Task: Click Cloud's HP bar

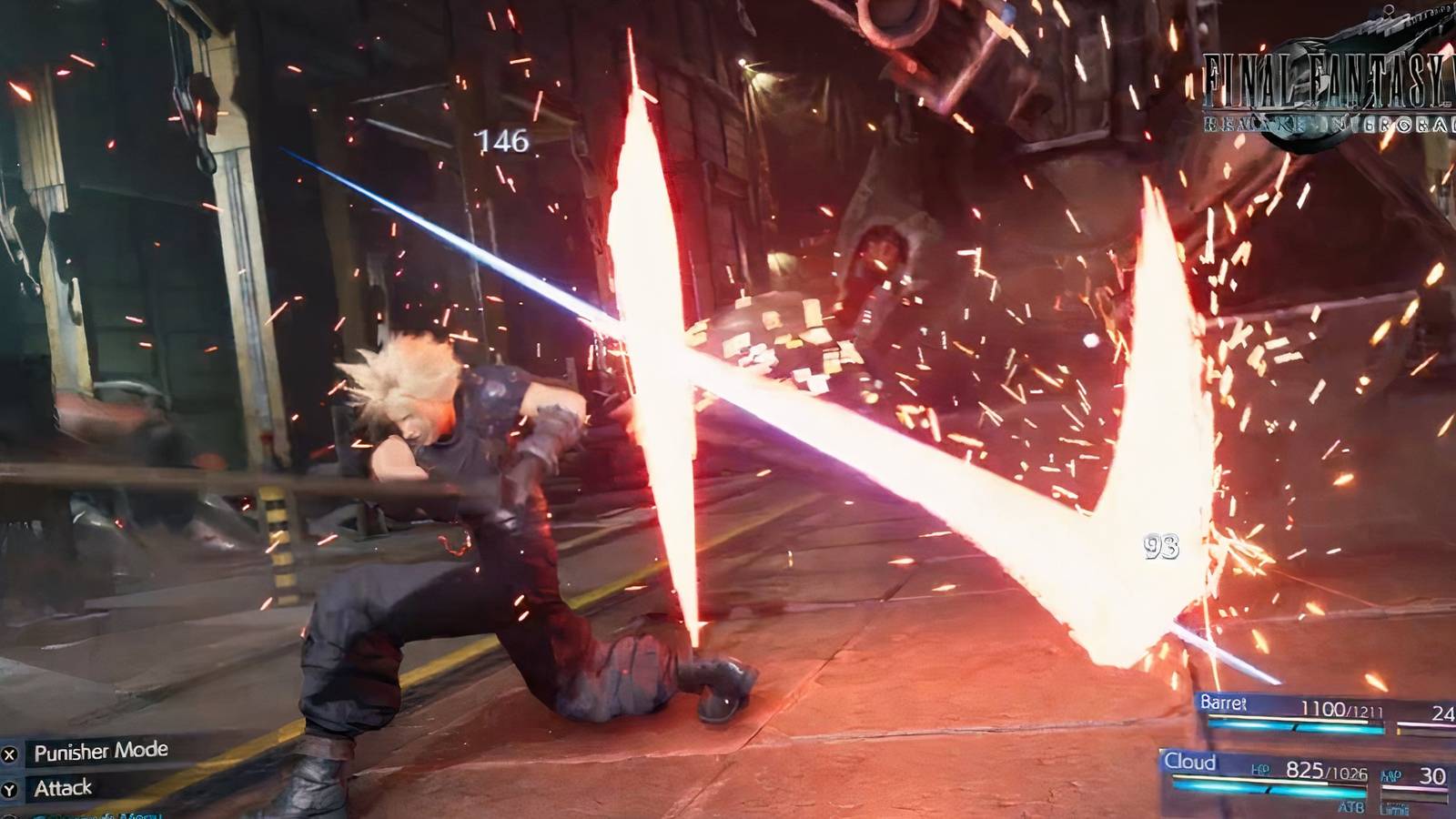Action: (1269, 786)
